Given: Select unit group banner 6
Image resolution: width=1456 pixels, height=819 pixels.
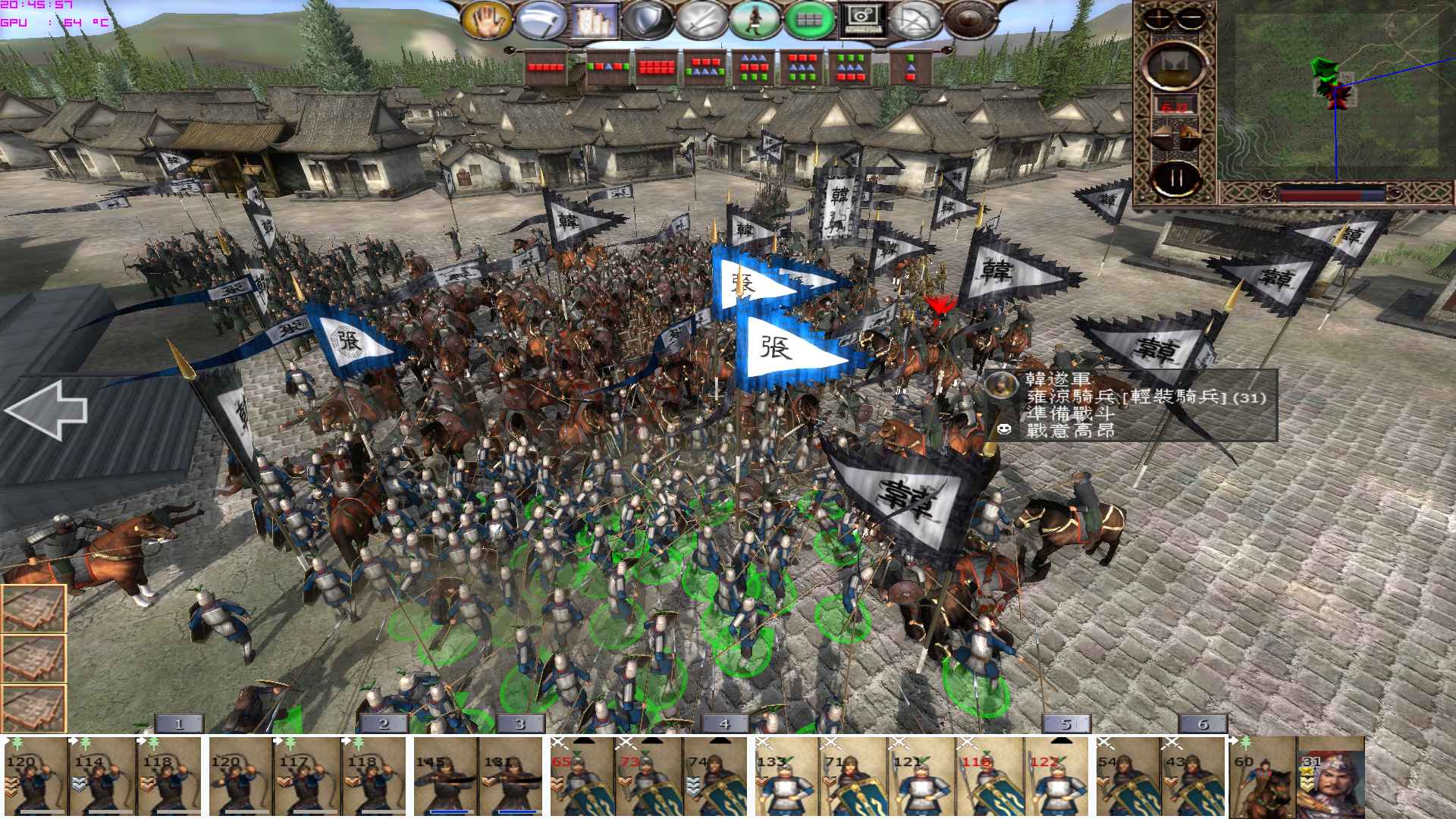Looking at the screenshot, I should coord(1203,723).
